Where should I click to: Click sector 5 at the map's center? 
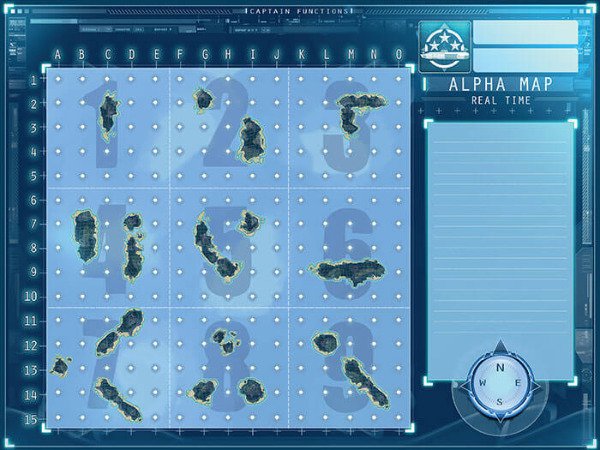point(229,247)
